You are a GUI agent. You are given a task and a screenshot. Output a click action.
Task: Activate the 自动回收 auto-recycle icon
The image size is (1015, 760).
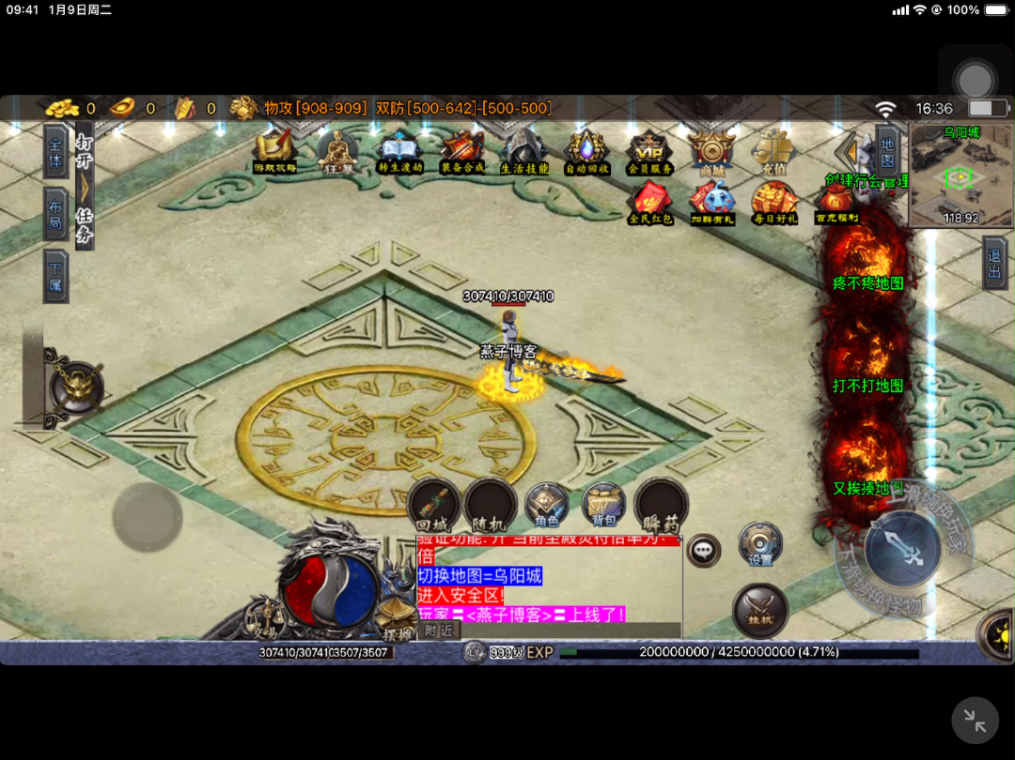click(x=586, y=151)
